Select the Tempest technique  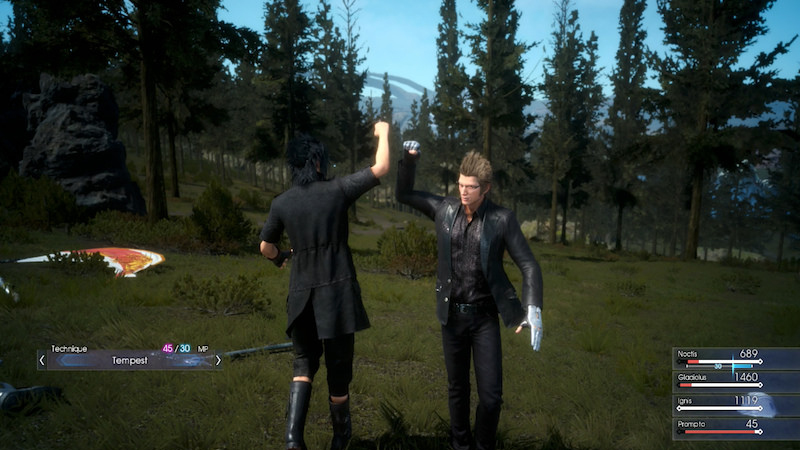tap(129, 360)
